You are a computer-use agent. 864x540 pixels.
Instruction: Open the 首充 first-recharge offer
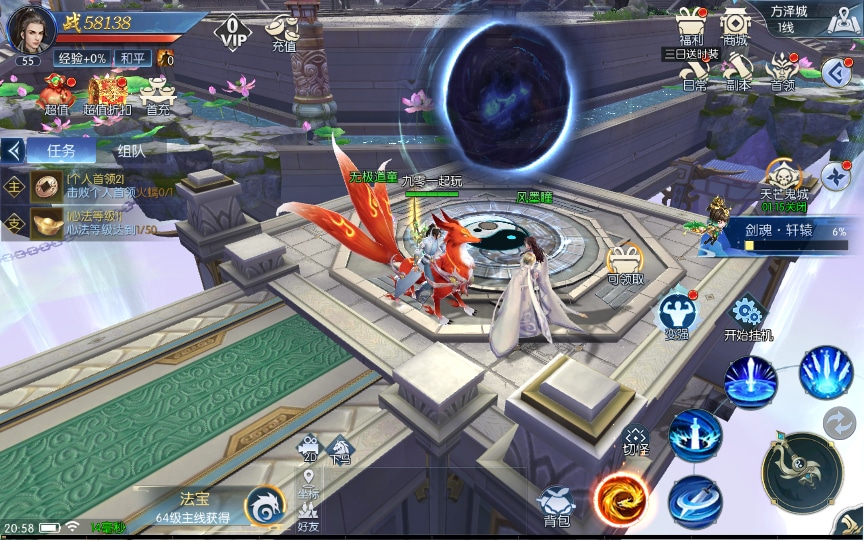pos(158,94)
